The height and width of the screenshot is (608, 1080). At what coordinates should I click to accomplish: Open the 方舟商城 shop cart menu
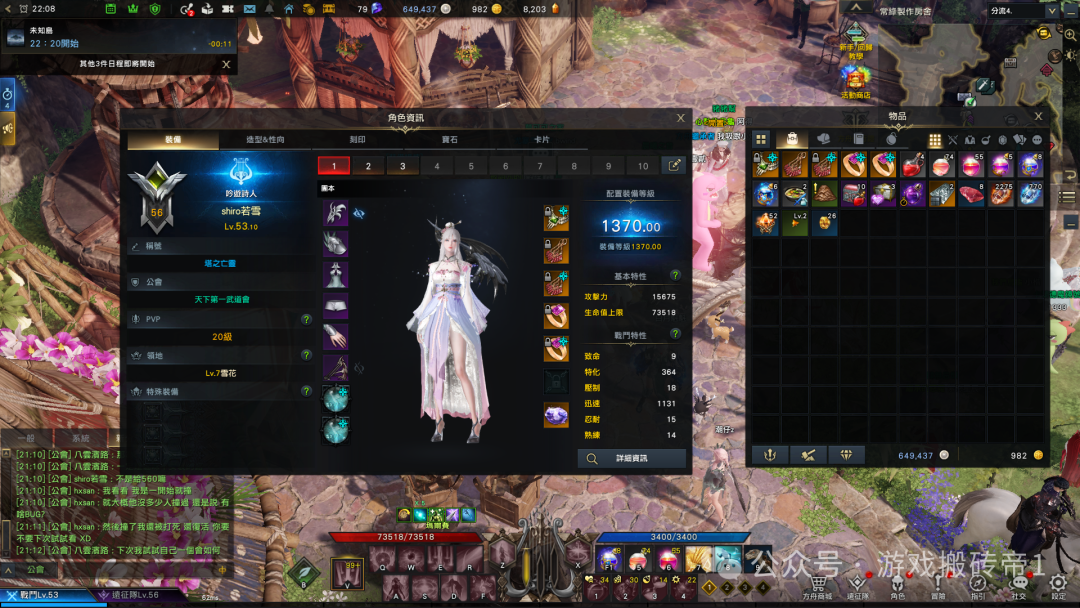pos(818,585)
